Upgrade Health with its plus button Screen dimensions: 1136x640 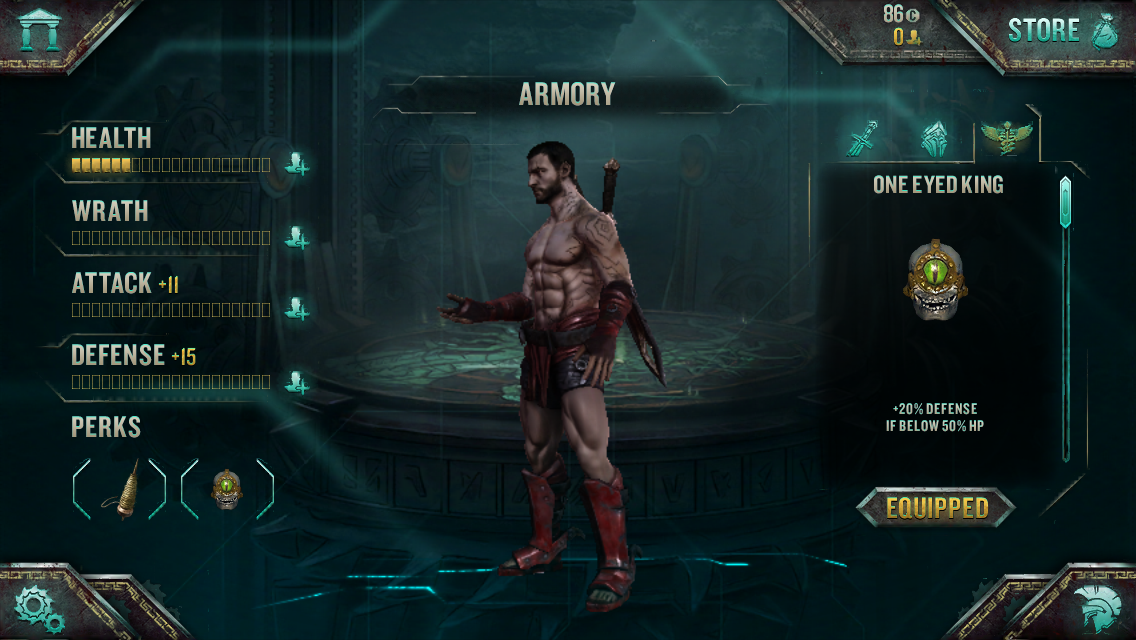(x=296, y=163)
